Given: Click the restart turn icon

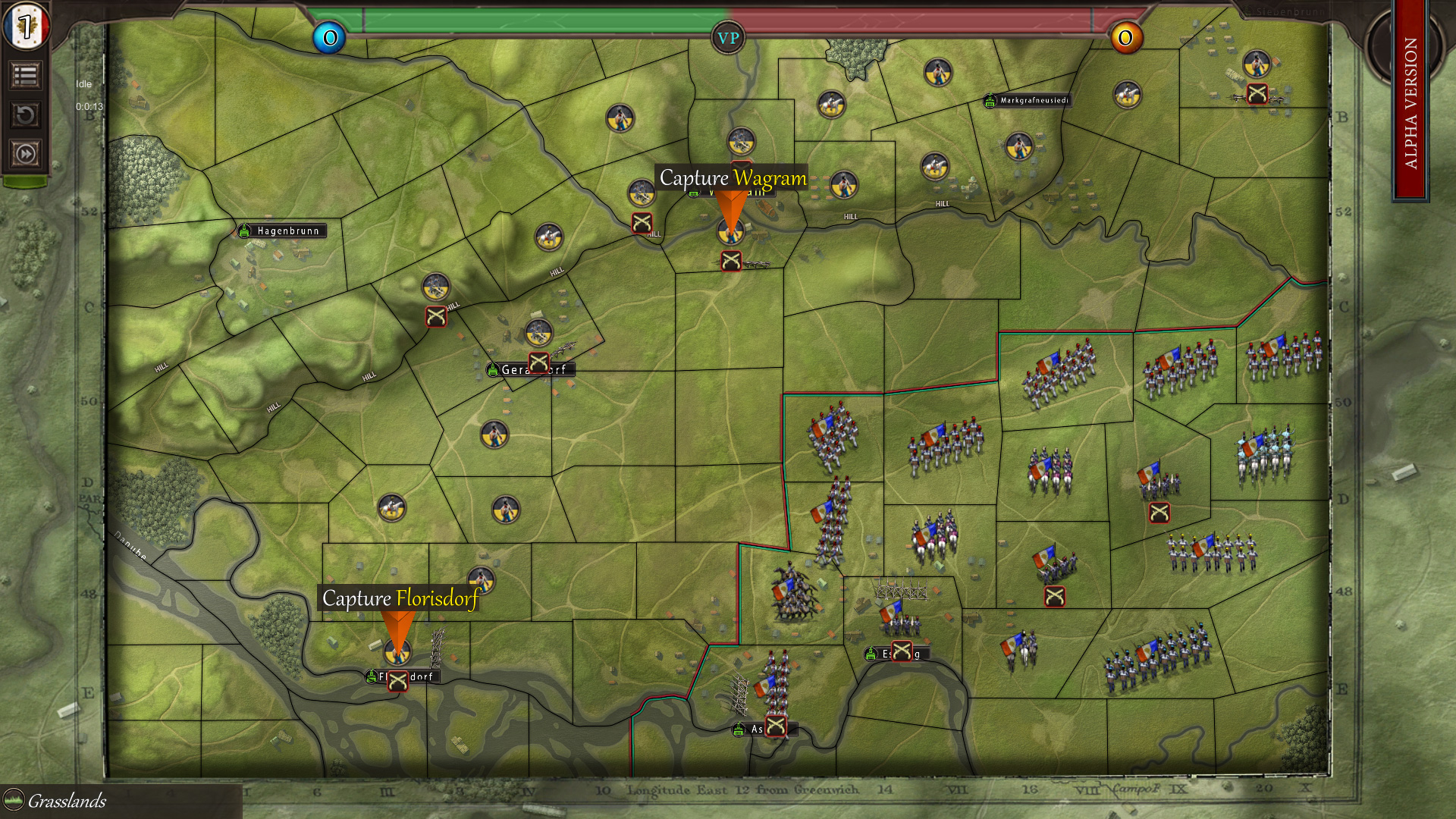Looking at the screenshot, I should (x=25, y=114).
